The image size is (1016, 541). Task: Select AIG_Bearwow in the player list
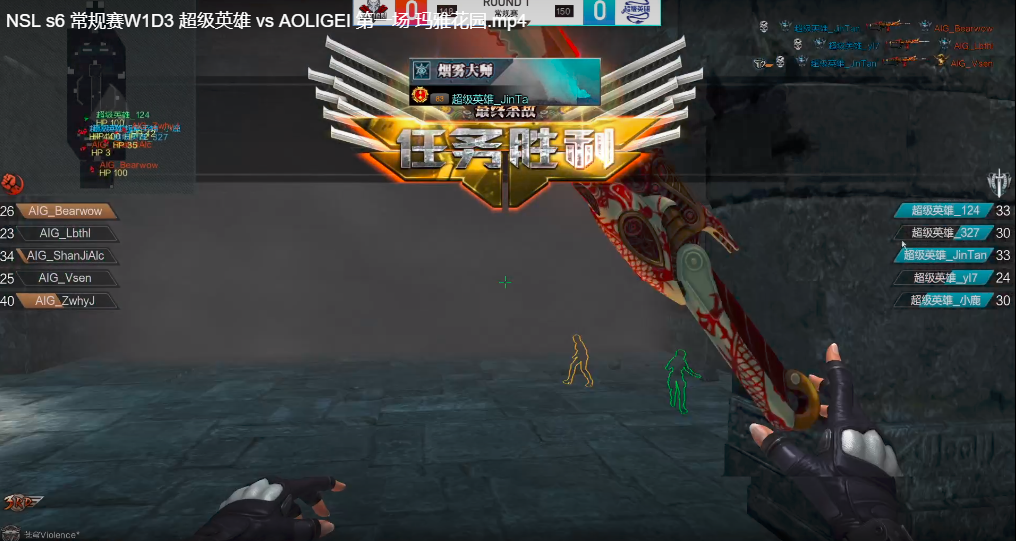tap(65, 211)
